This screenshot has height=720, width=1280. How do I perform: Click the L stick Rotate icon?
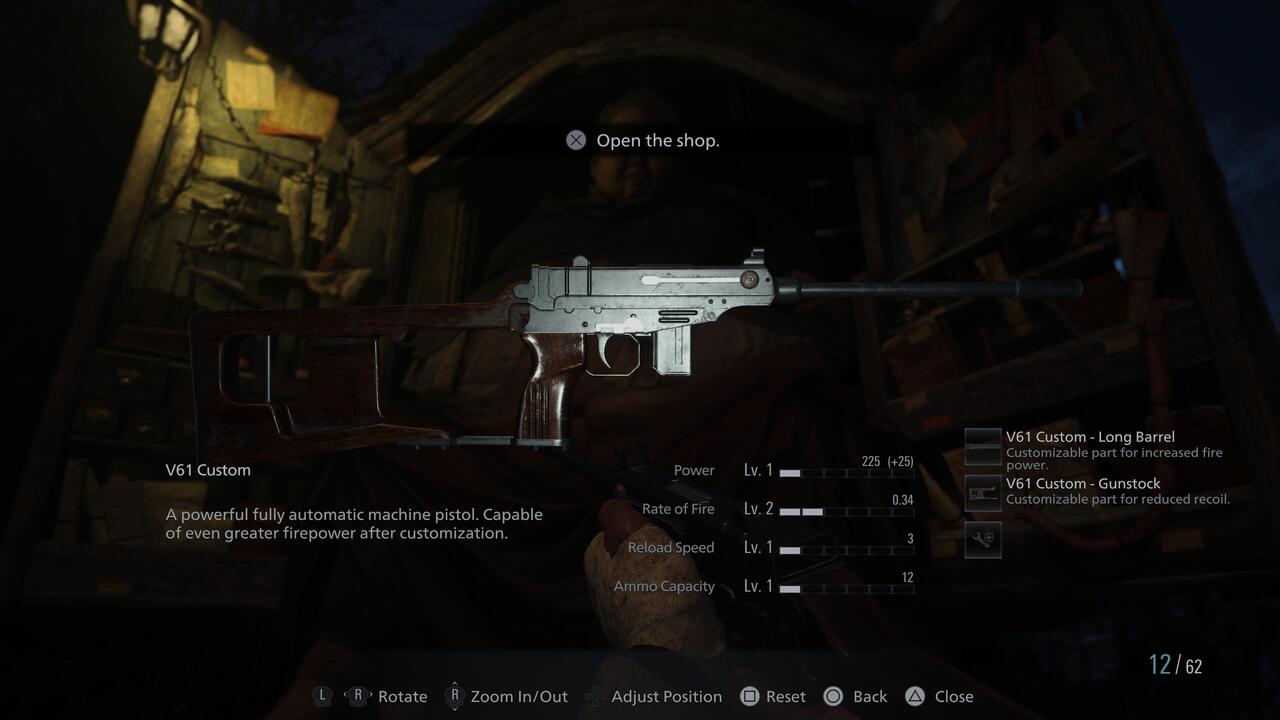coord(322,696)
